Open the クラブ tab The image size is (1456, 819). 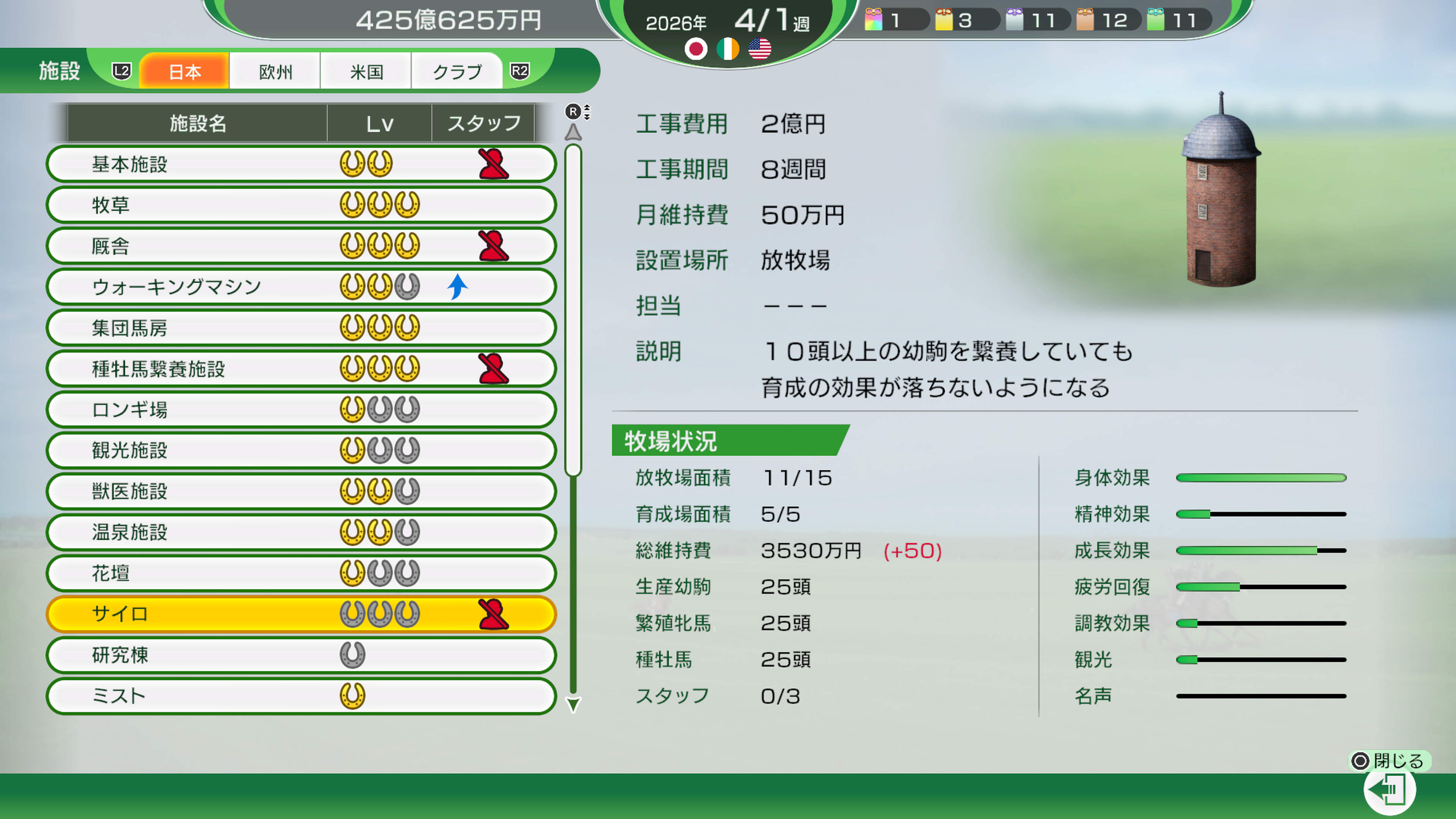tap(457, 71)
